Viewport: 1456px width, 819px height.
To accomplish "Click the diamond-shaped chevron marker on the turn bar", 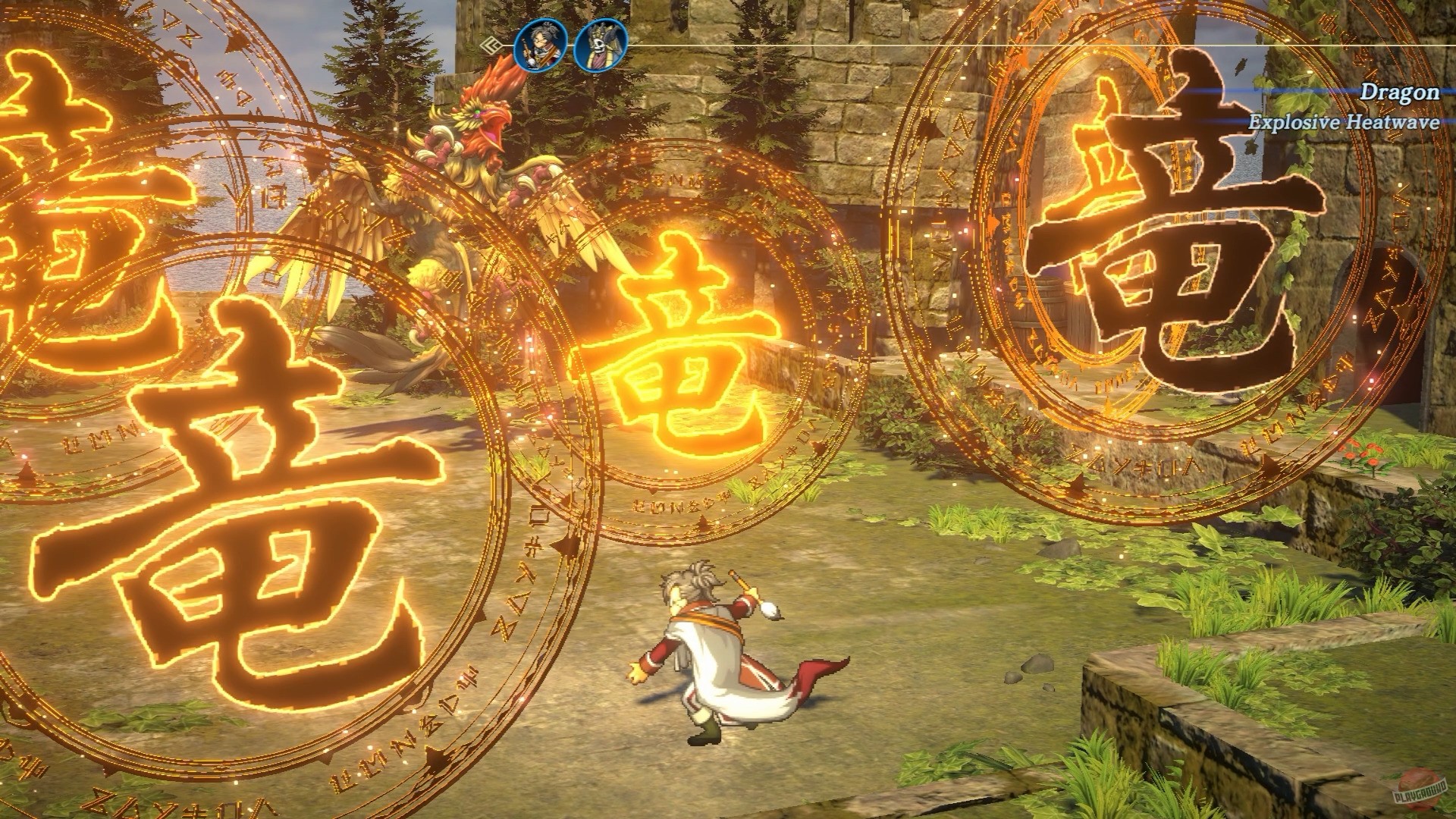I will (490, 45).
